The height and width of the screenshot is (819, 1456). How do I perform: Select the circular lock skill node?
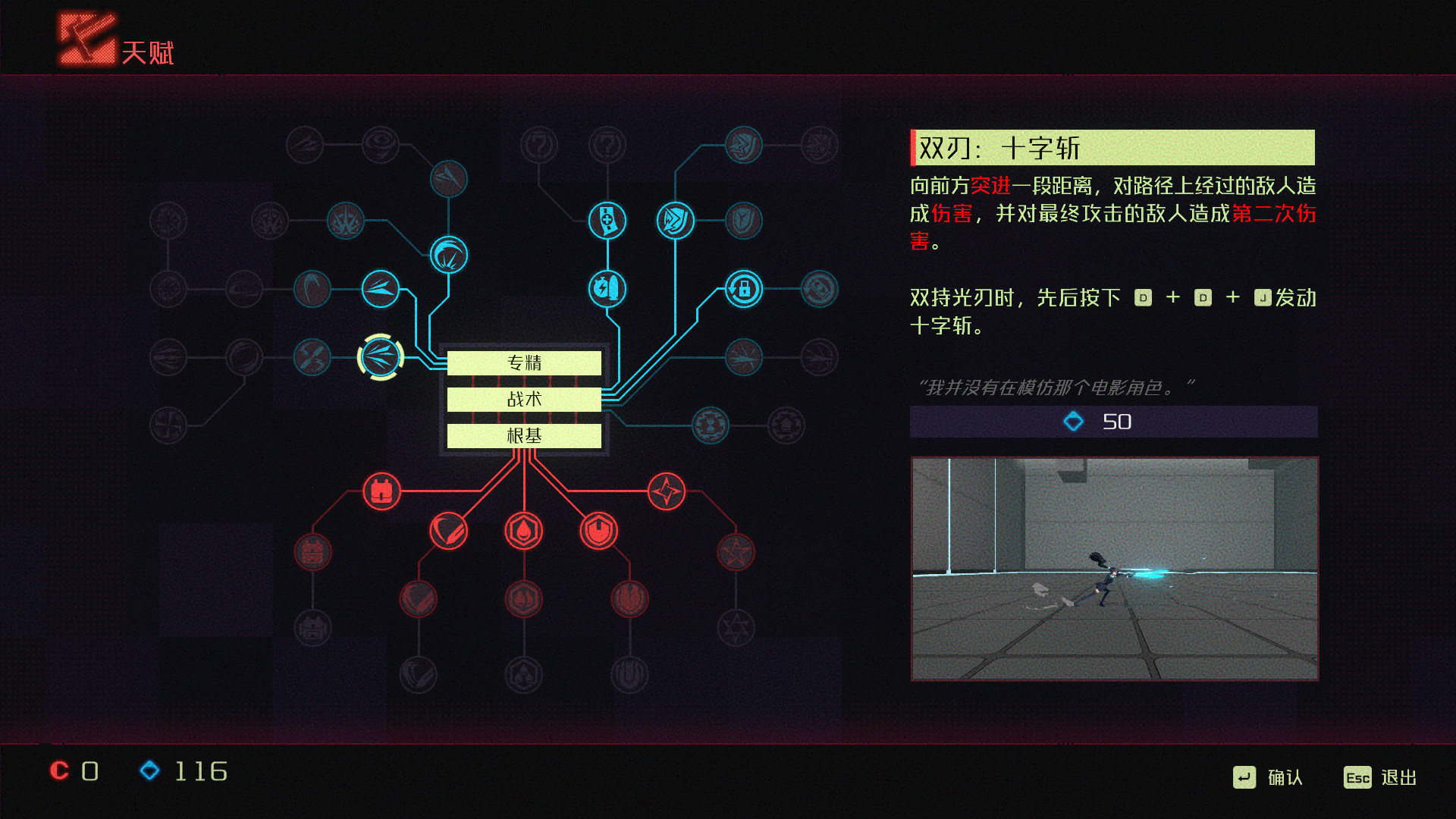(x=742, y=290)
